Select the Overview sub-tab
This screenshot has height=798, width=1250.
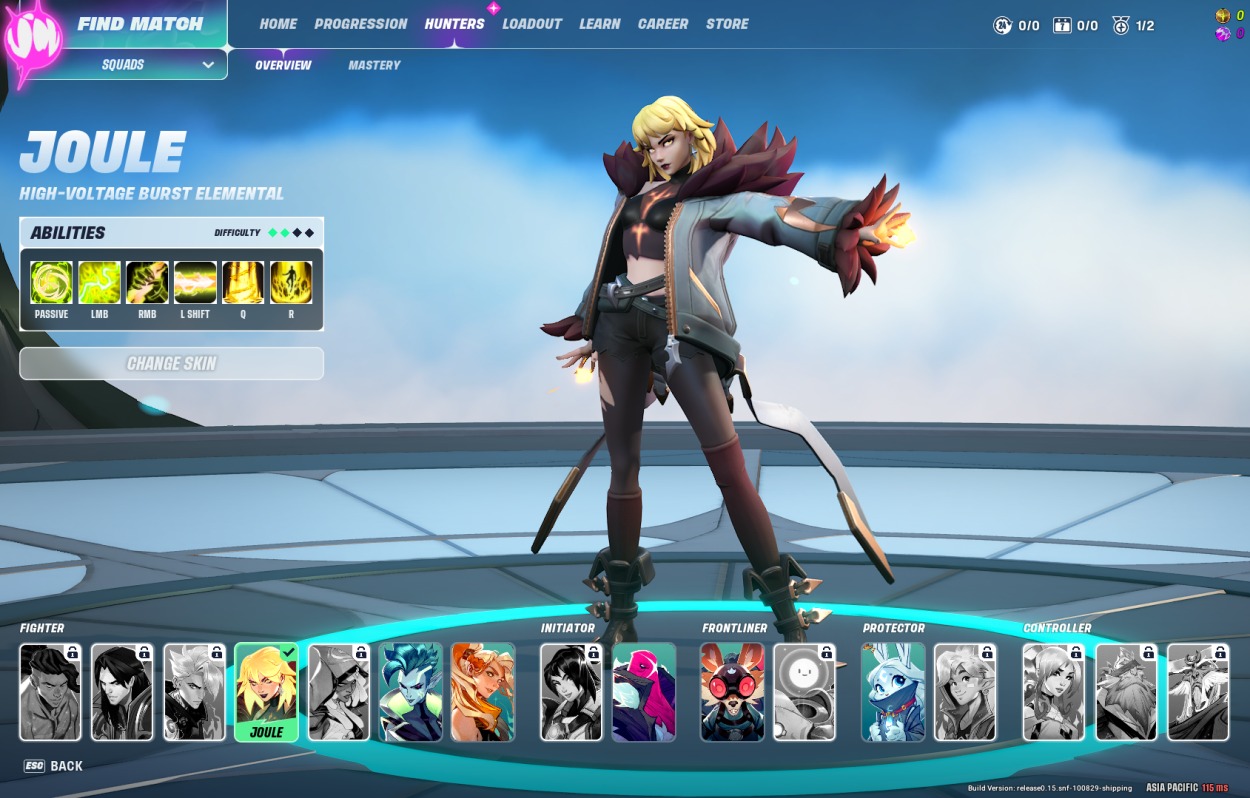(x=283, y=65)
